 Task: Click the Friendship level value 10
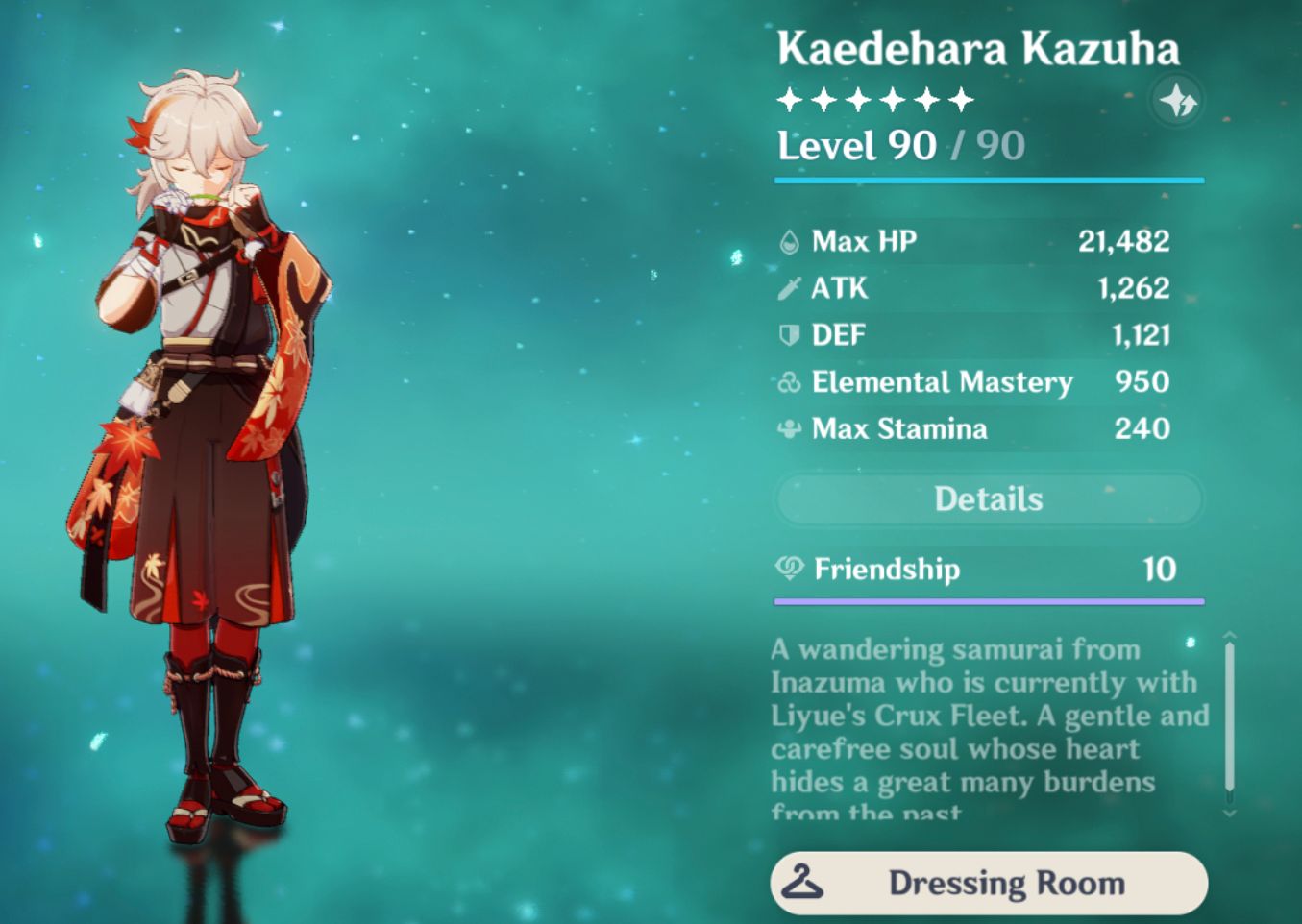[1157, 569]
